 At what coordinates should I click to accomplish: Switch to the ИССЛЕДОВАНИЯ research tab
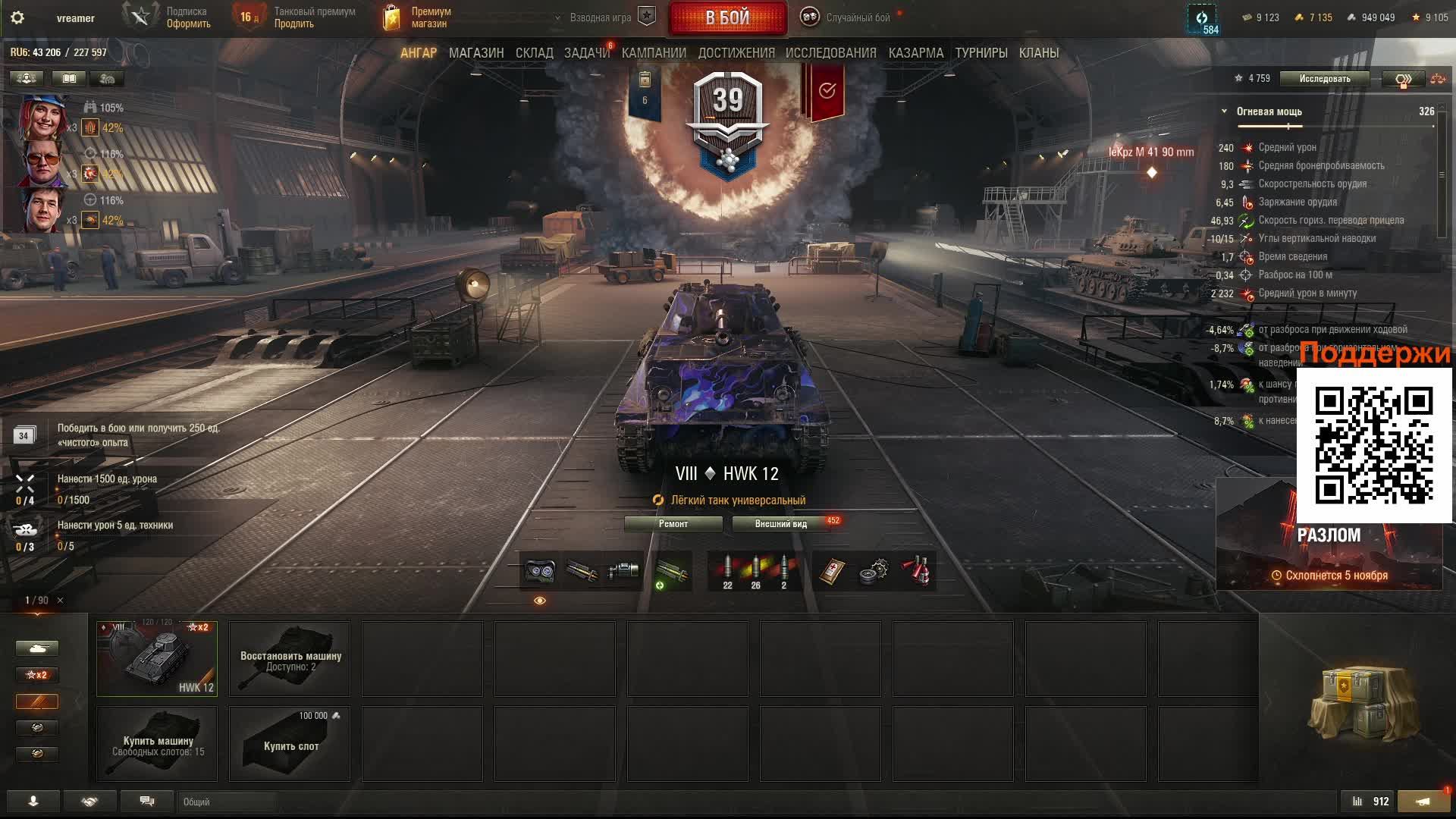(x=830, y=53)
